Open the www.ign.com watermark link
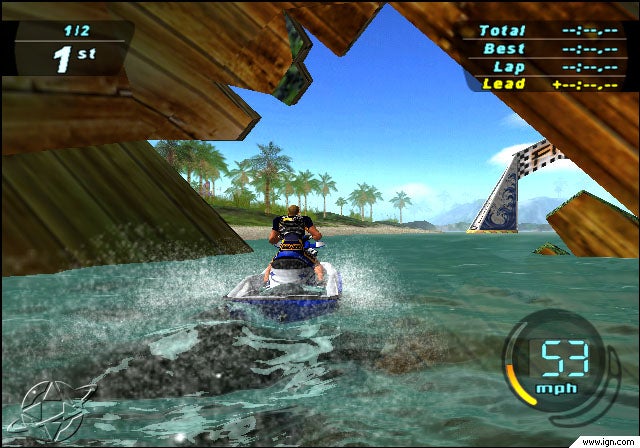This screenshot has height=448, width=640. (x=606, y=440)
